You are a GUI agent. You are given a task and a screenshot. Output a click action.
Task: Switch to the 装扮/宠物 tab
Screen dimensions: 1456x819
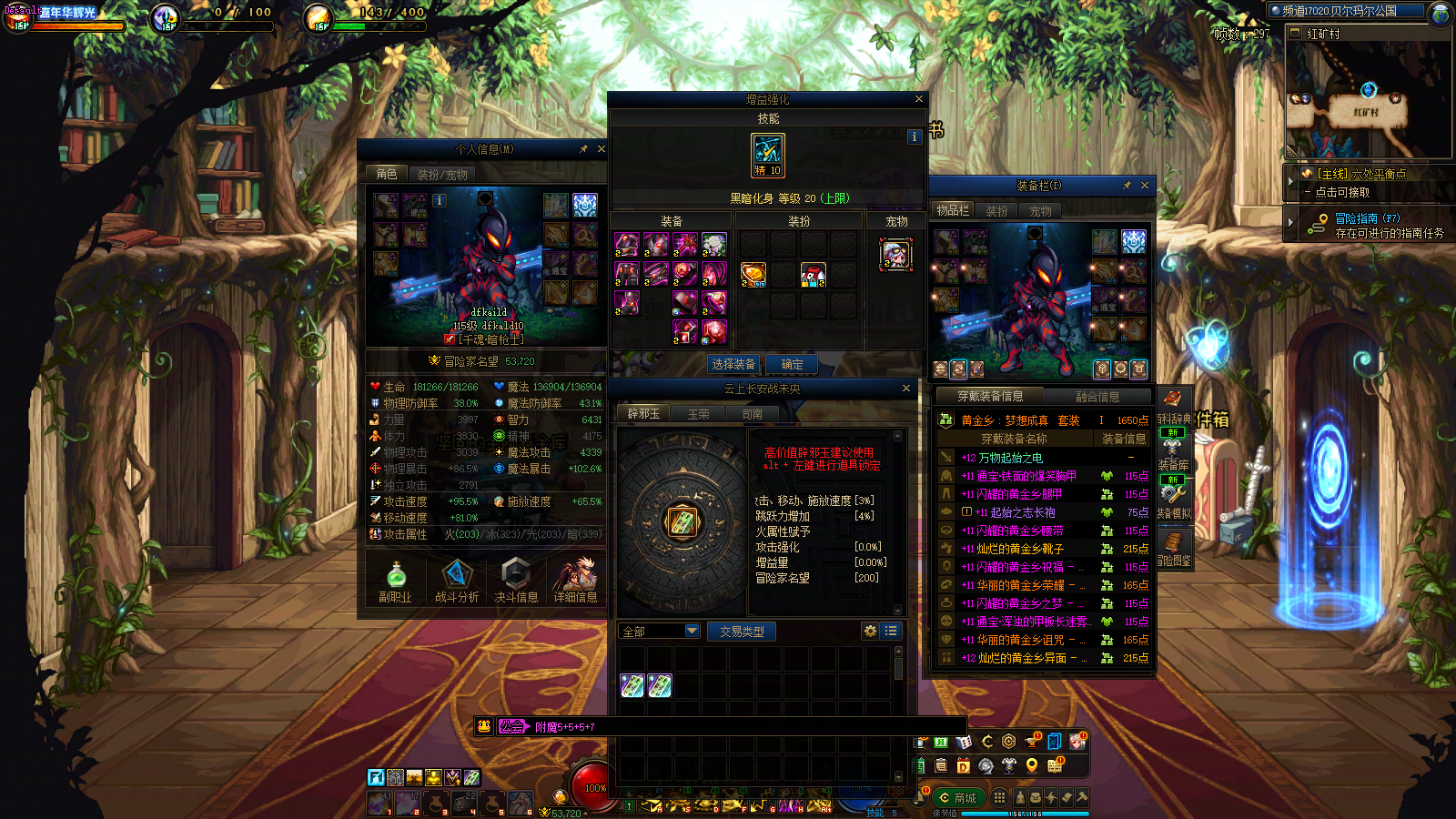(442, 174)
